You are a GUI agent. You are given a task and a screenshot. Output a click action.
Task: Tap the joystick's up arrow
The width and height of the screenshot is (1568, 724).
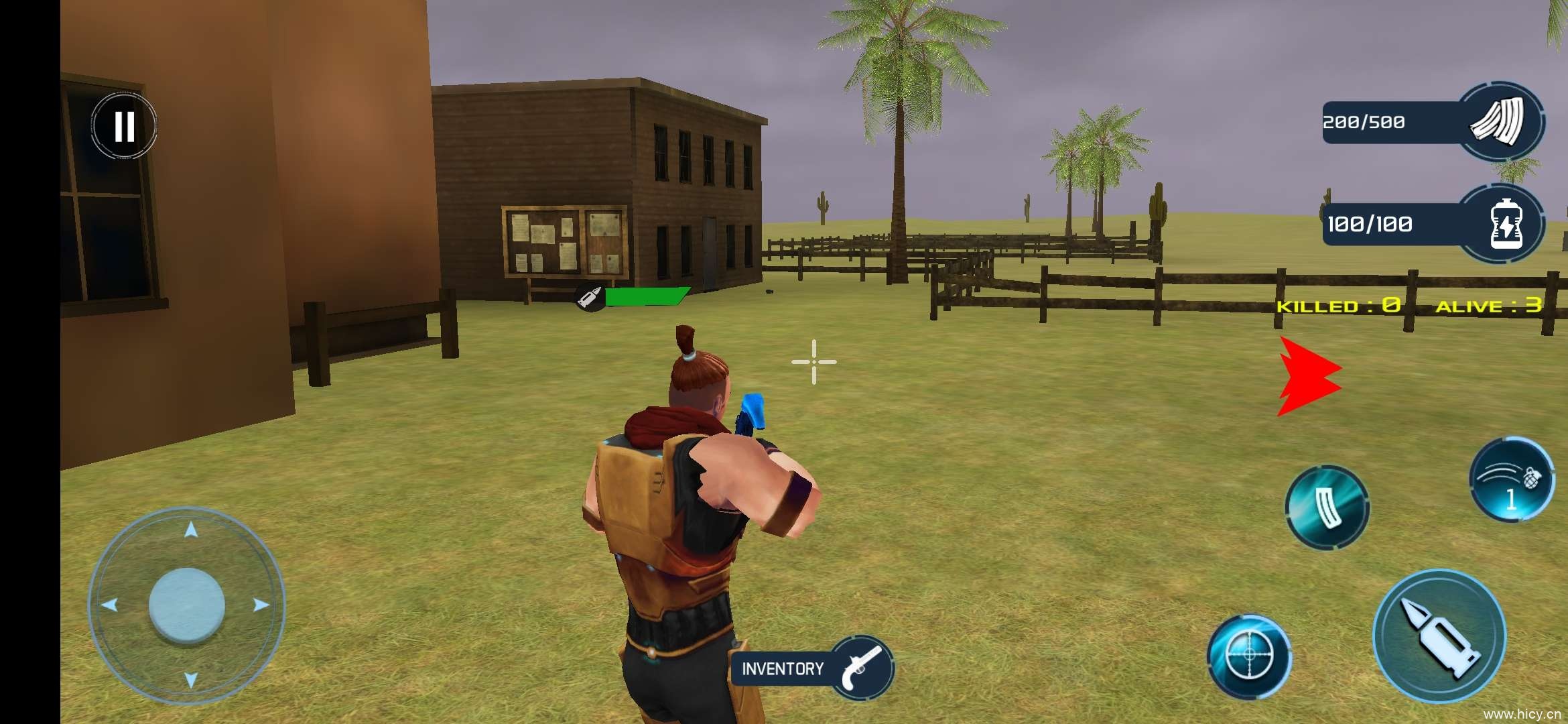(x=191, y=531)
